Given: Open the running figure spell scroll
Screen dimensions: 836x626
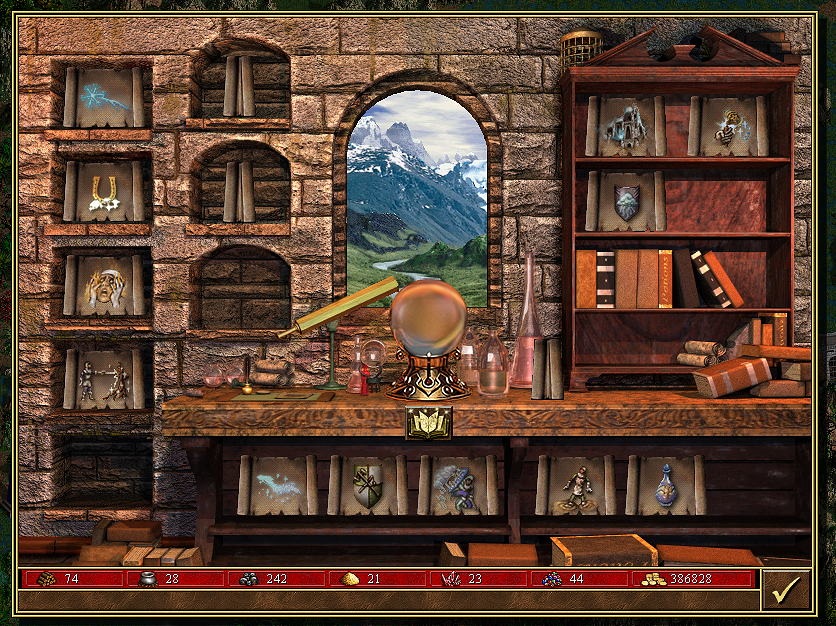Looking at the screenshot, I should [x=457, y=485].
